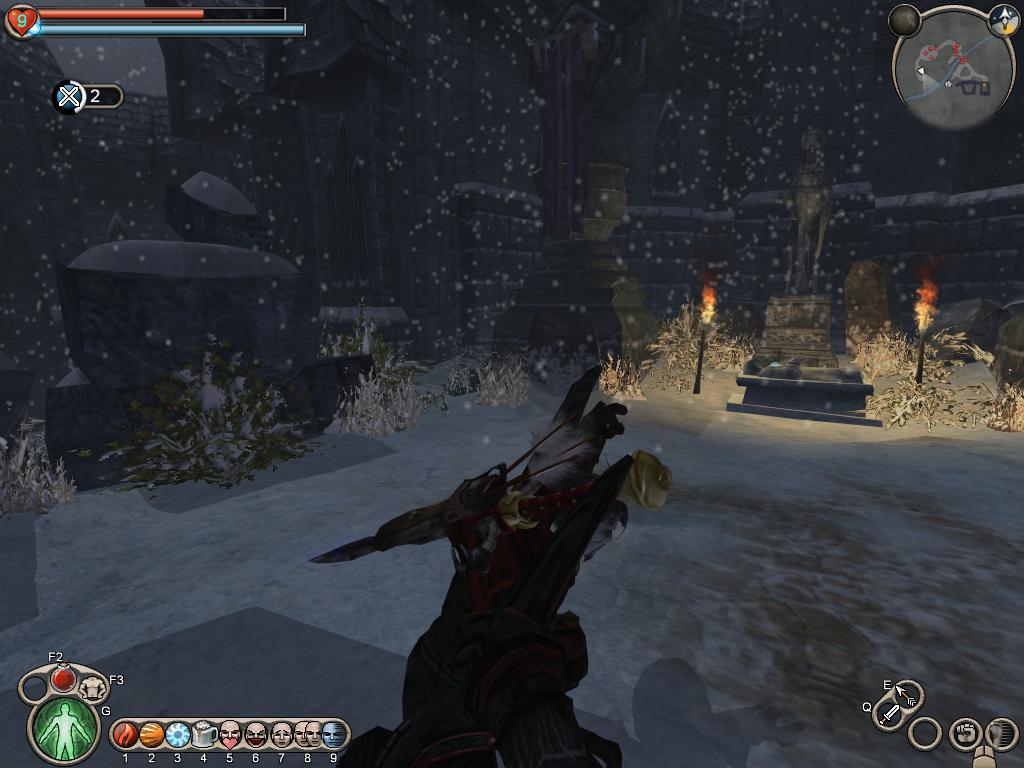Activate the blue ghostly face icon
The height and width of the screenshot is (768, 1024).
click(334, 736)
